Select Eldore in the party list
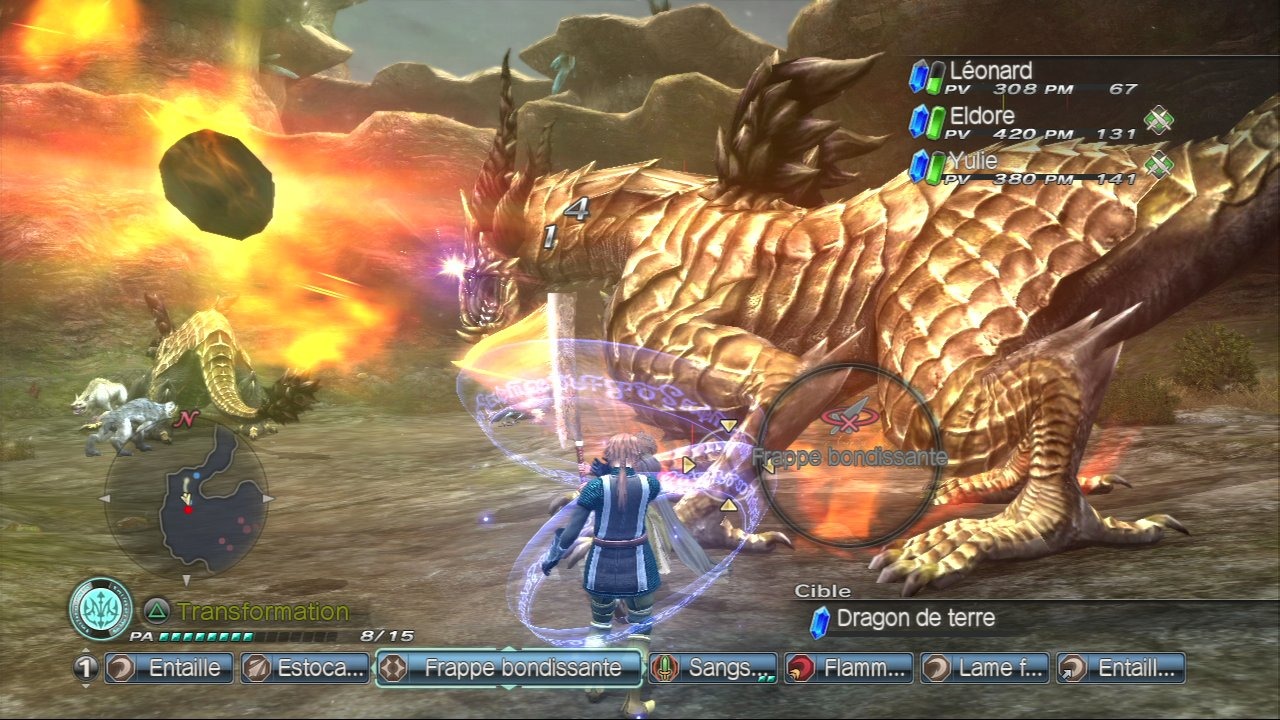Image resolution: width=1280 pixels, height=720 pixels. tap(982, 116)
